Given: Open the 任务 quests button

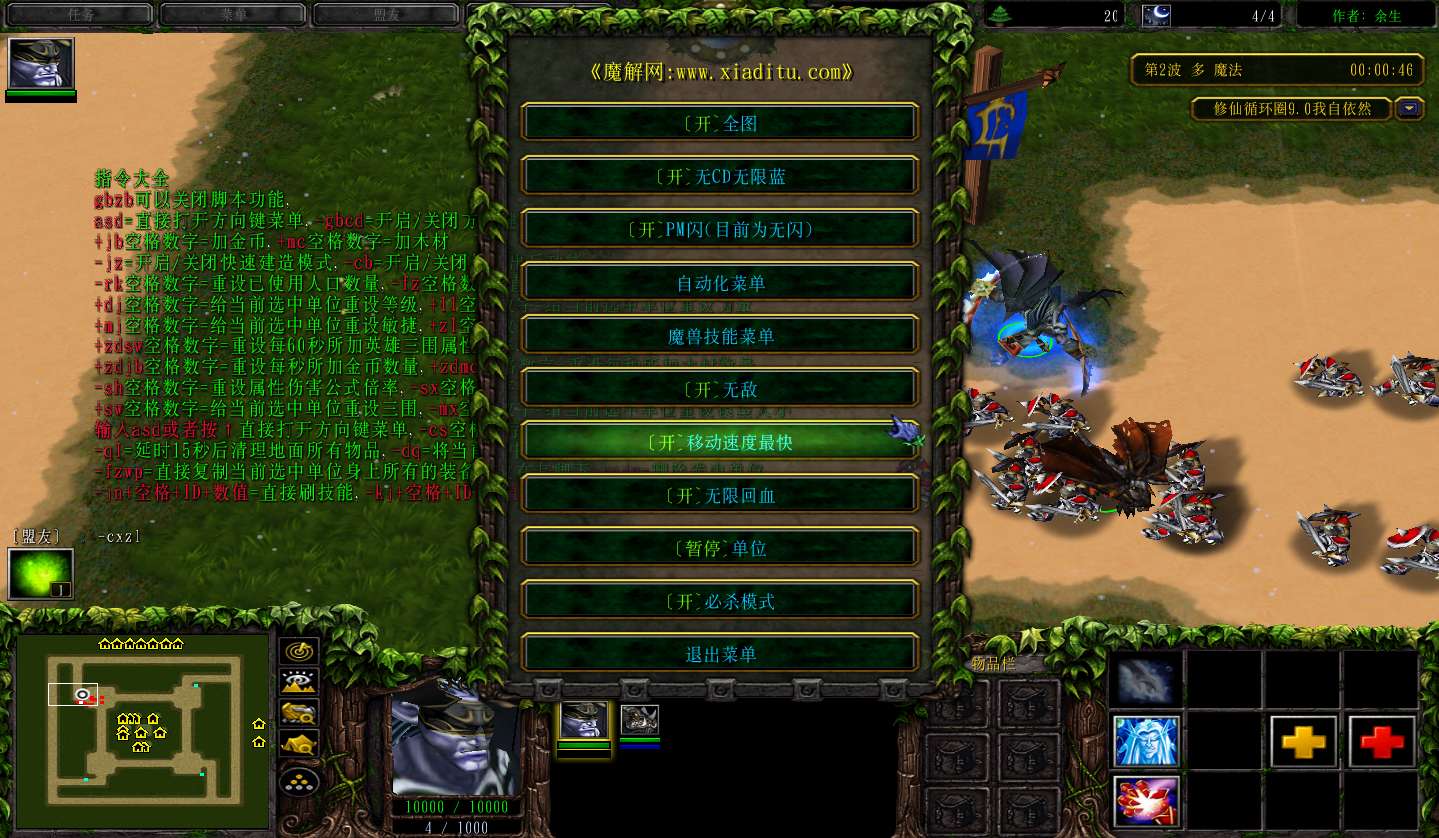Looking at the screenshot, I should 80,15.
